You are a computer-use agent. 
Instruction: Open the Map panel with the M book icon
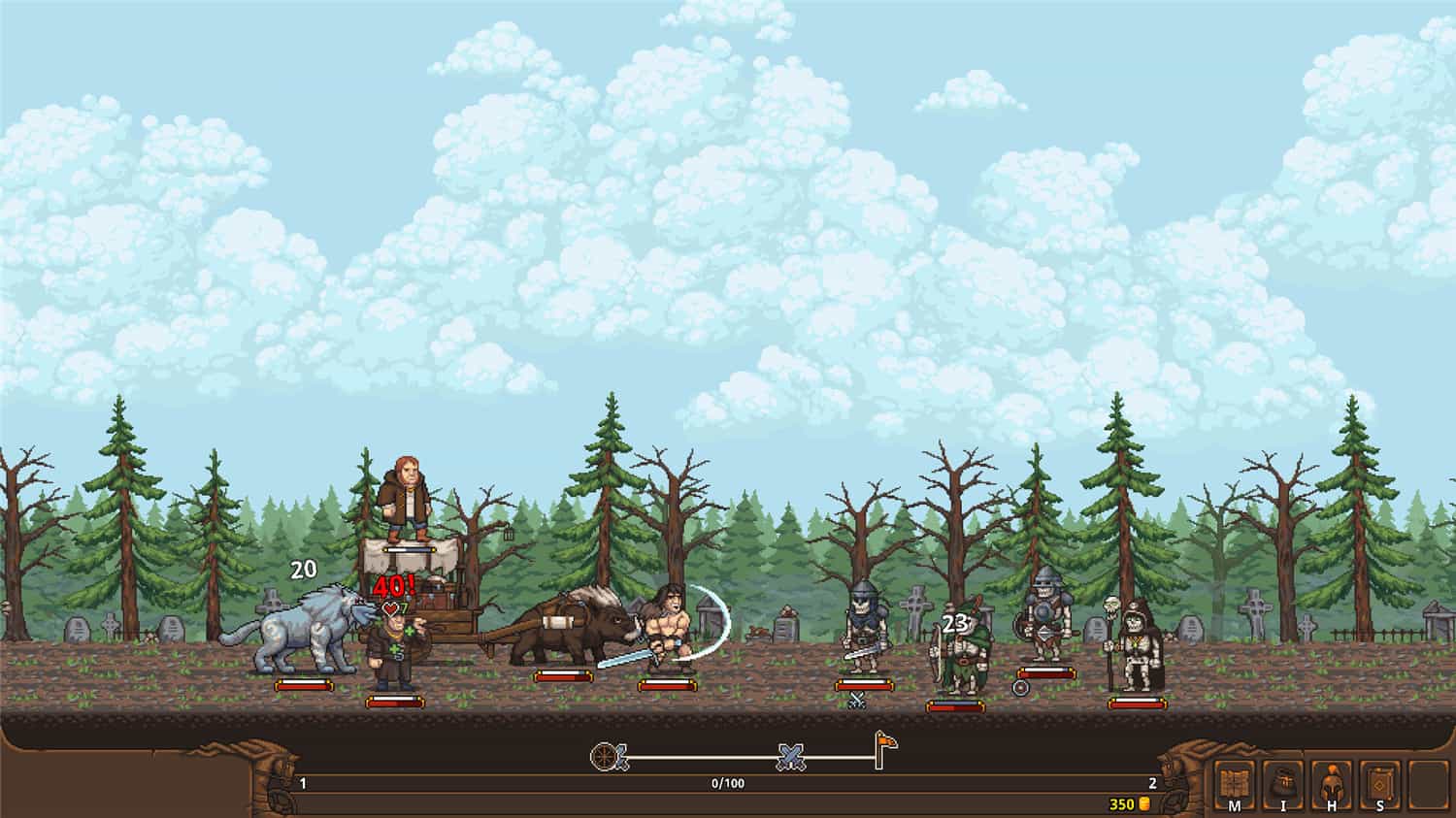(x=1233, y=786)
